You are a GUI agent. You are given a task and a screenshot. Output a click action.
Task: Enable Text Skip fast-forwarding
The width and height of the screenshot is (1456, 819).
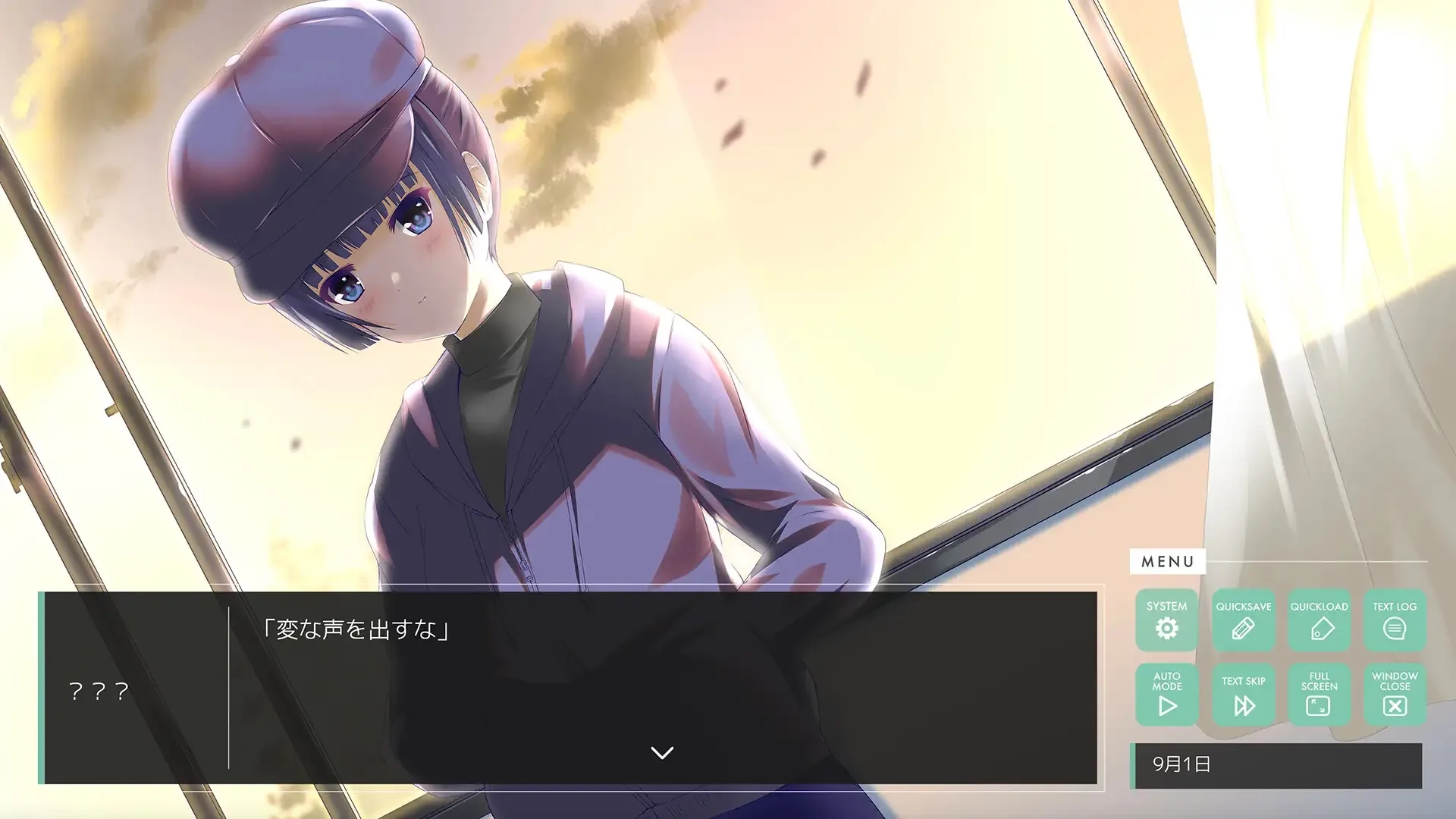tap(1243, 694)
